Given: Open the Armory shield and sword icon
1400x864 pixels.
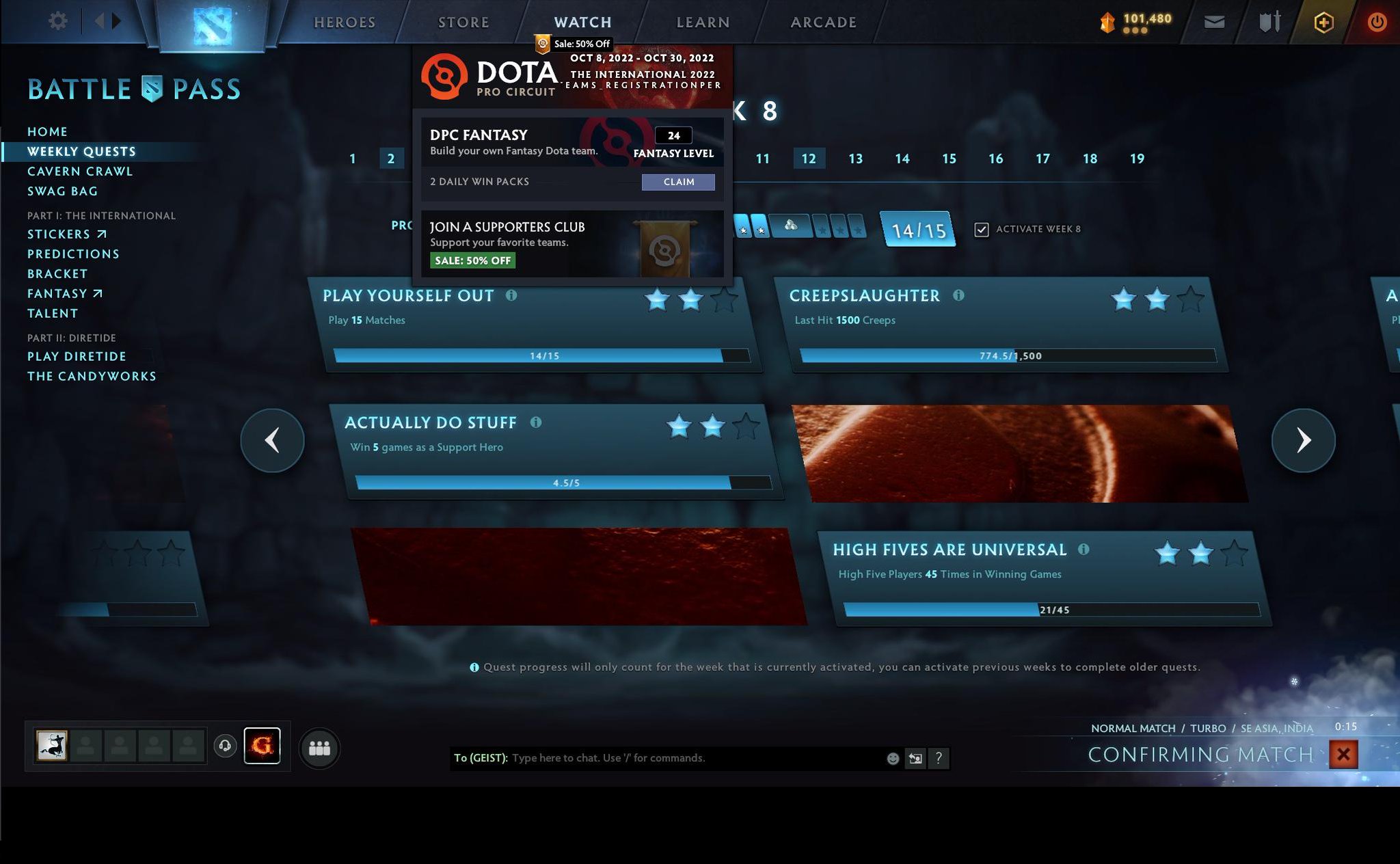Looking at the screenshot, I should click(1270, 21).
